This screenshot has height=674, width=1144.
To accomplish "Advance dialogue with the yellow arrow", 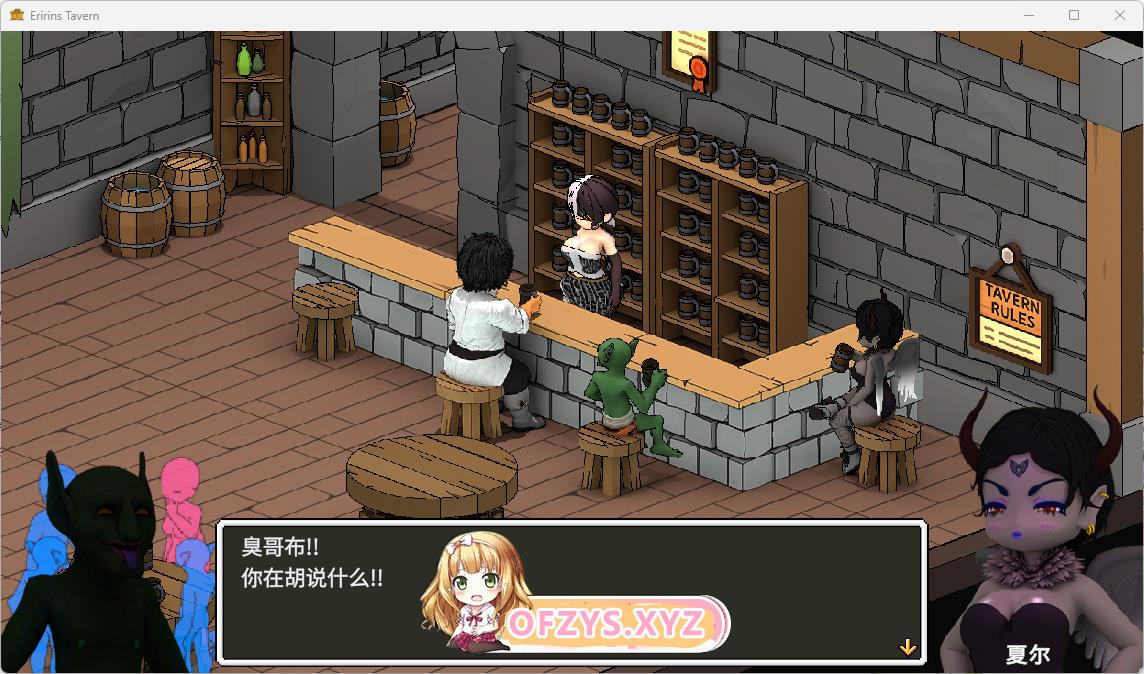I will coord(907,647).
